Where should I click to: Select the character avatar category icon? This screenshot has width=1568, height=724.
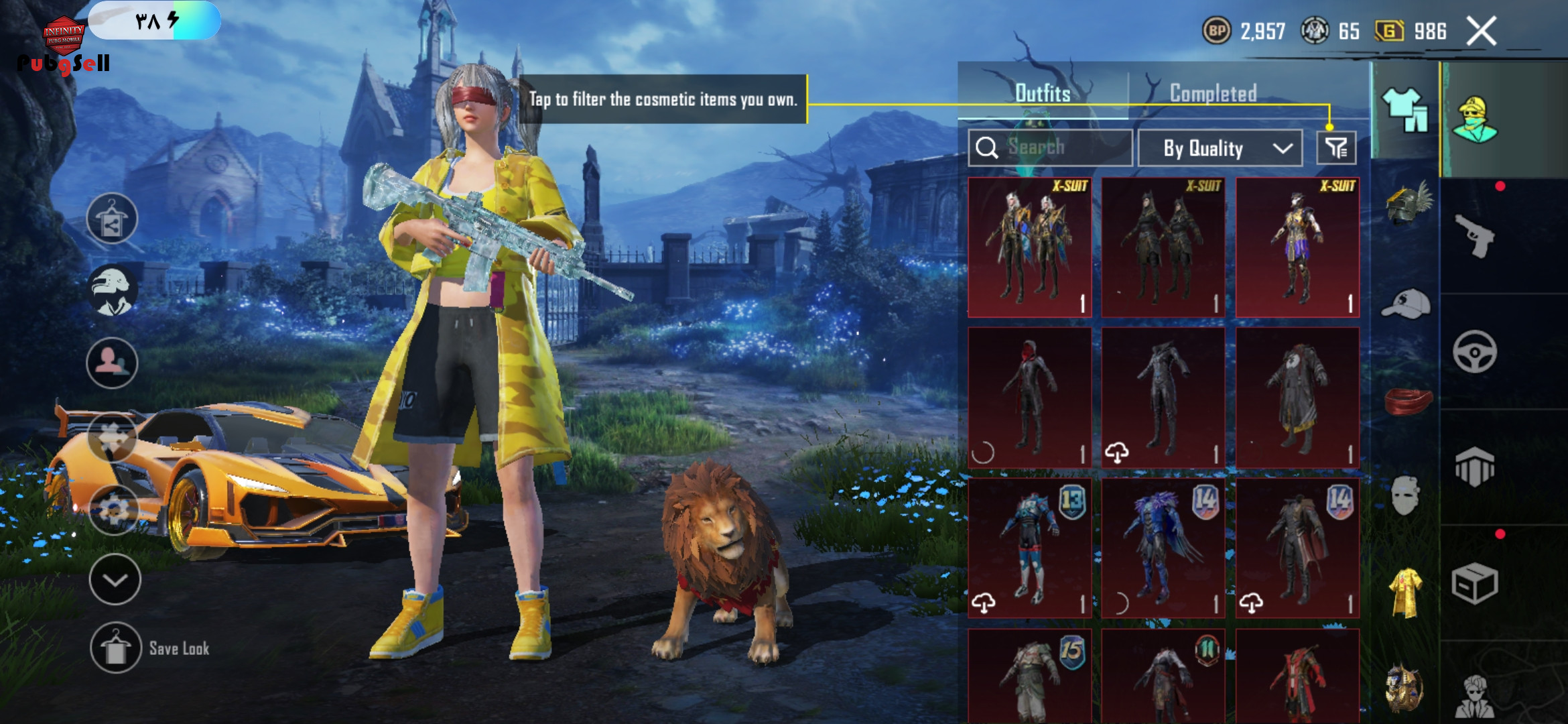(1476, 119)
